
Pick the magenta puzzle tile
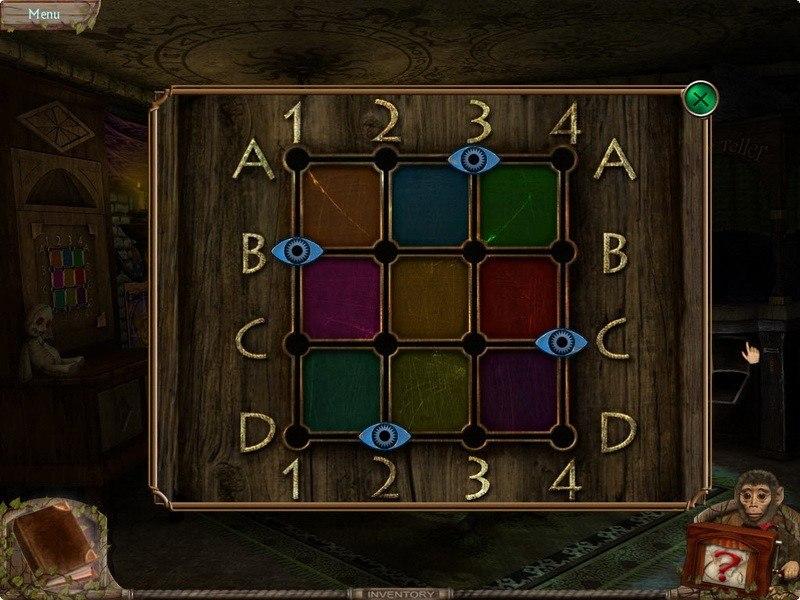[340, 297]
